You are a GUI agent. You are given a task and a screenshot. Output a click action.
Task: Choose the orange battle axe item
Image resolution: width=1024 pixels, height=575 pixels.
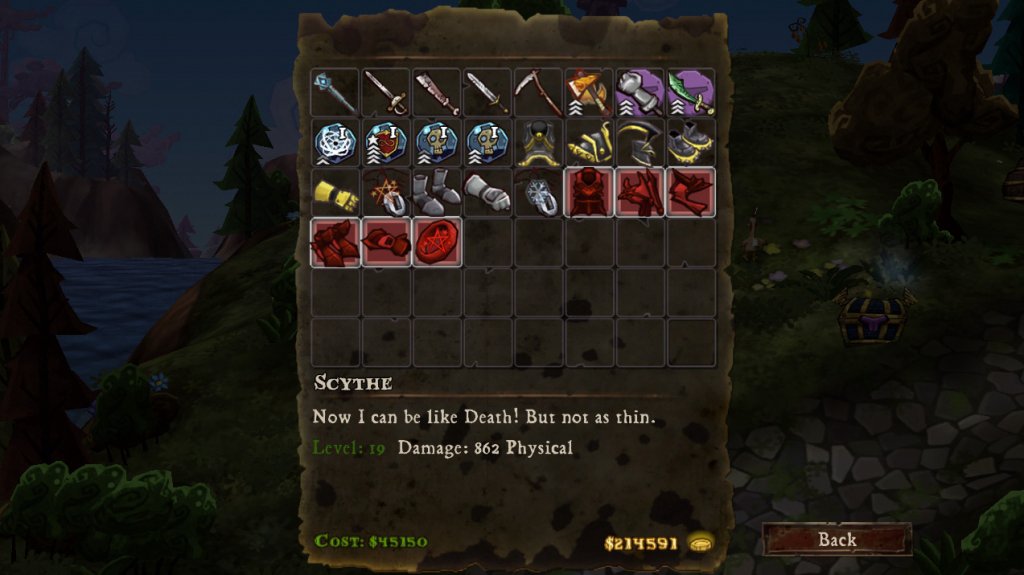pos(590,93)
